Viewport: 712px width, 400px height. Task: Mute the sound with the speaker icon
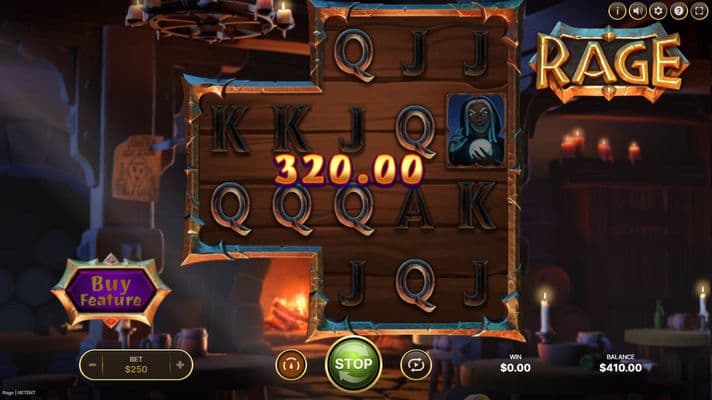pos(637,11)
